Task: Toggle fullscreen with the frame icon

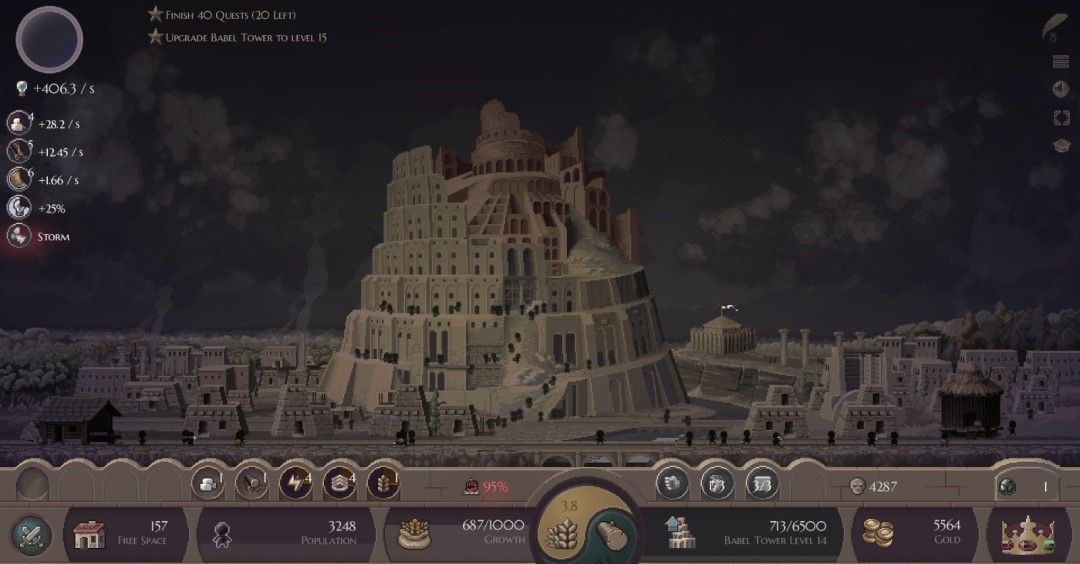Action: [x=1061, y=118]
